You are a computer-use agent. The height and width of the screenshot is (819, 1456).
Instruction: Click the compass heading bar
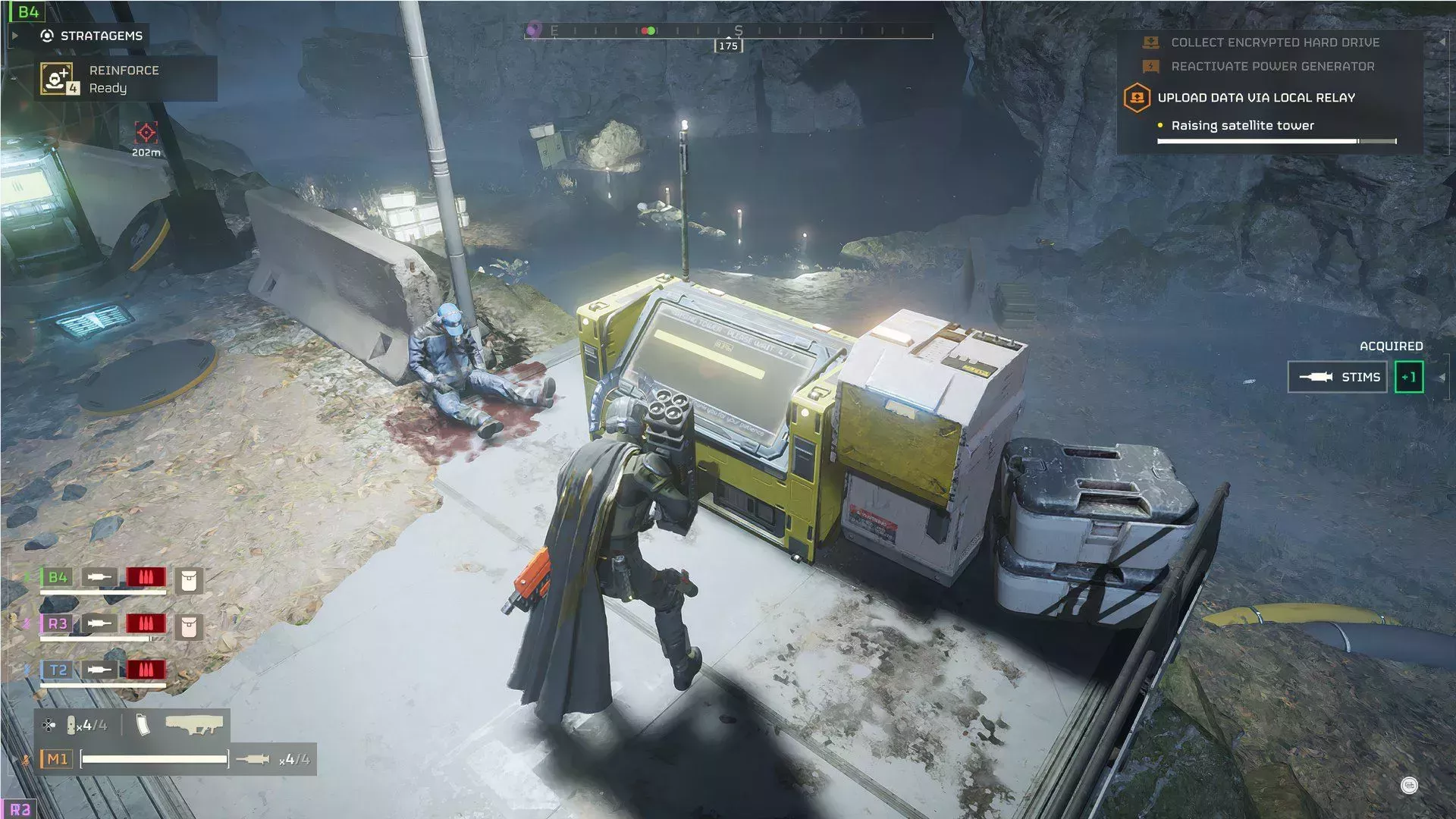(x=728, y=32)
